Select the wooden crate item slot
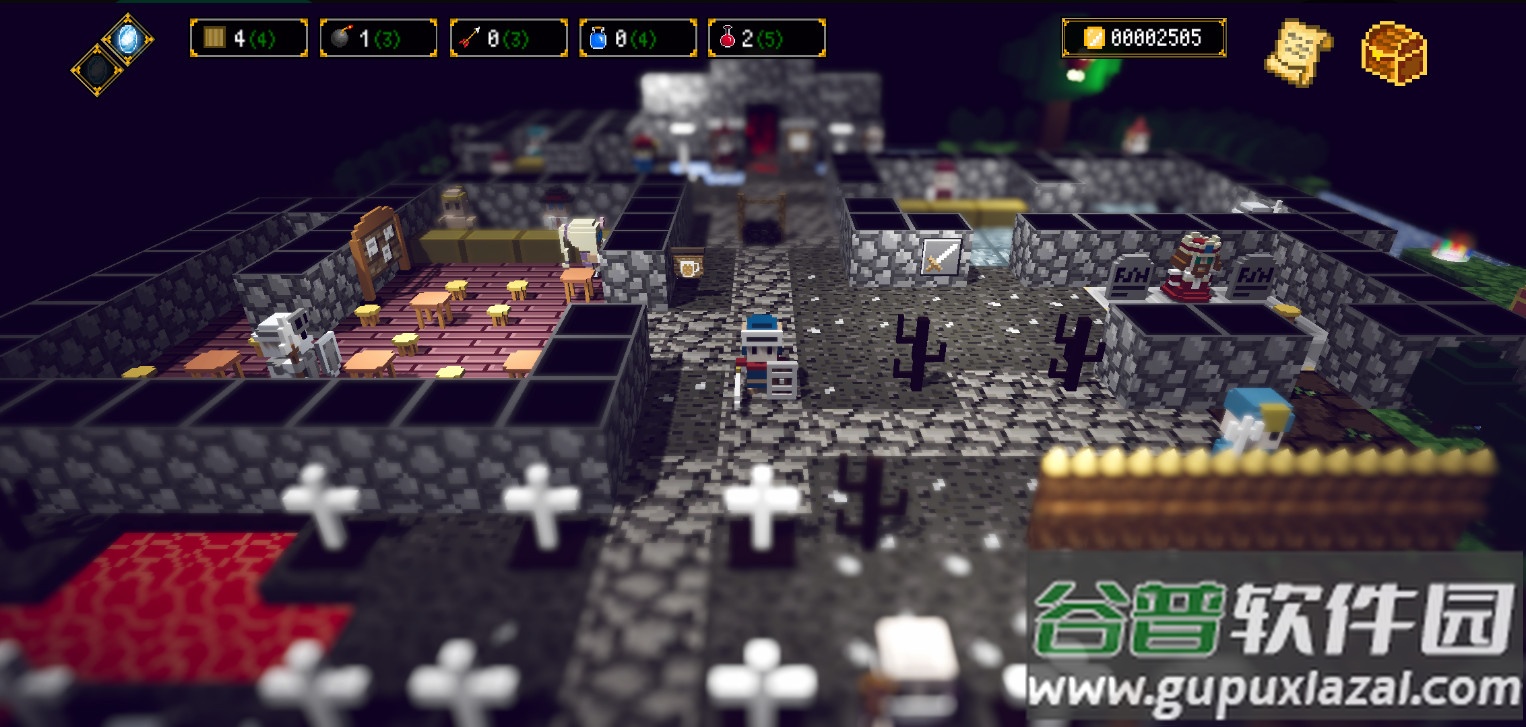The height and width of the screenshot is (727, 1526). point(250,37)
